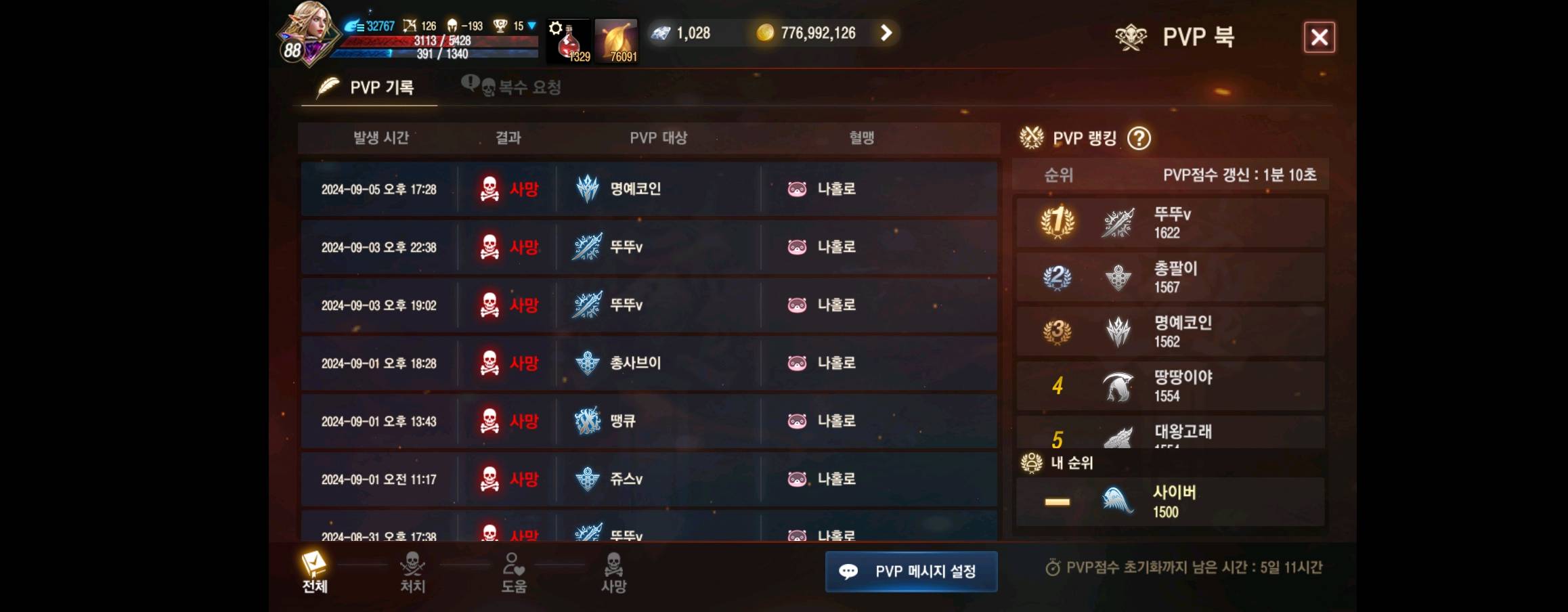
Task: Select the skull death icon on the 2024-09-05 record
Action: pyautogui.click(x=489, y=190)
